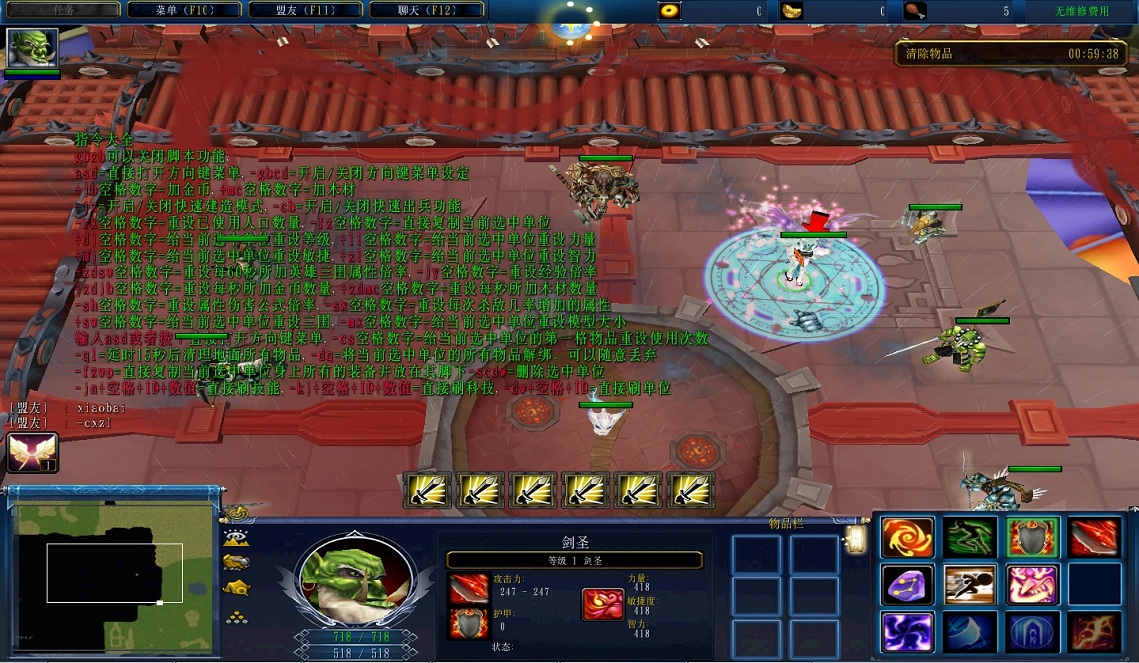1139x663 pixels.
Task: Open the 菜单 (F10) game menu
Action: pyautogui.click(x=185, y=10)
